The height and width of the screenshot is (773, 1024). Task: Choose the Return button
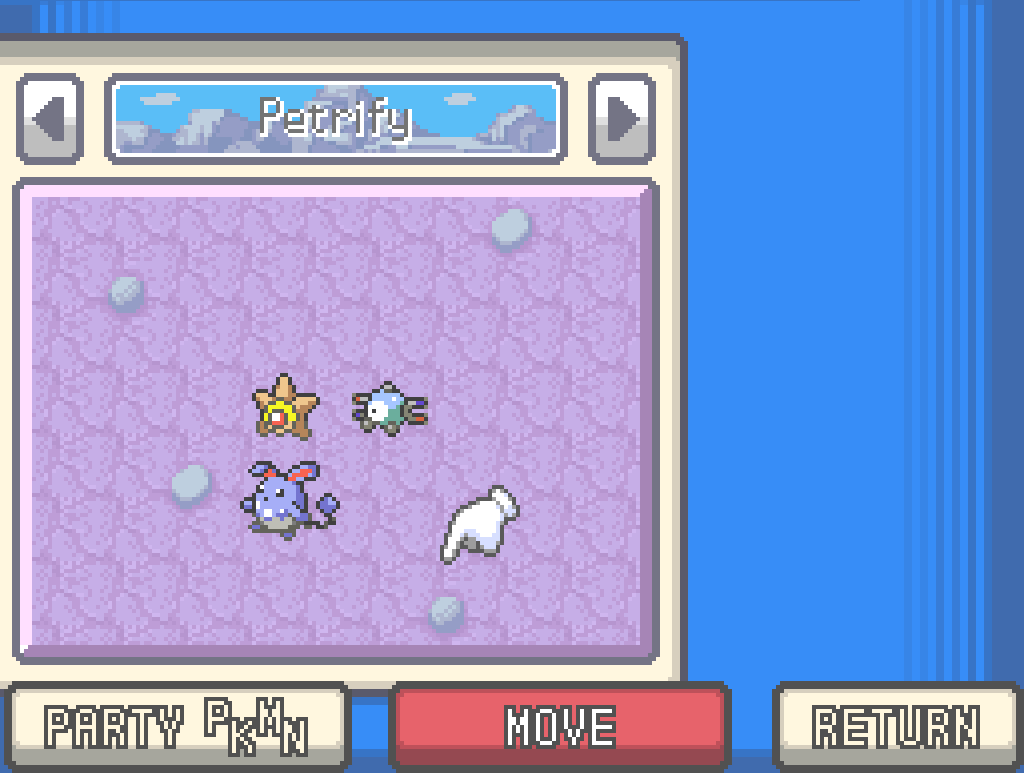click(x=897, y=725)
